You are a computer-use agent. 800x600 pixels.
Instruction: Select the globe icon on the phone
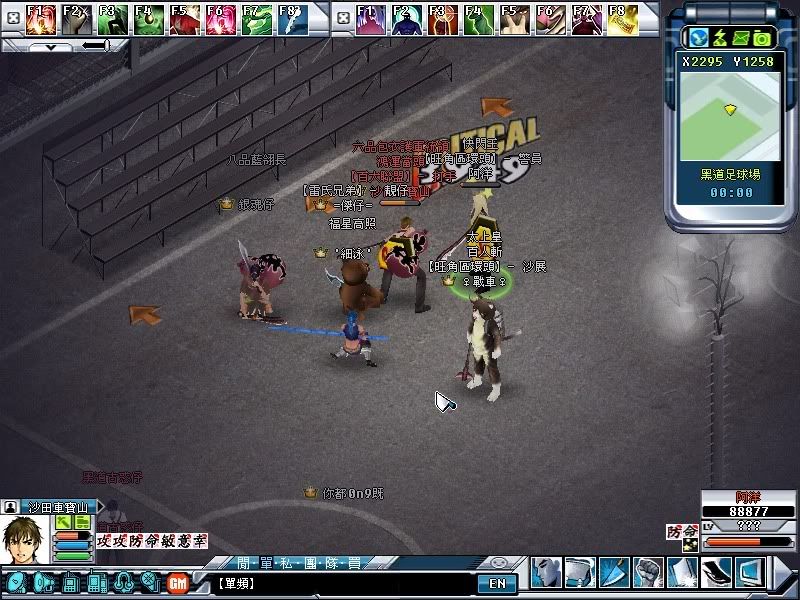pyautogui.click(x=697, y=38)
